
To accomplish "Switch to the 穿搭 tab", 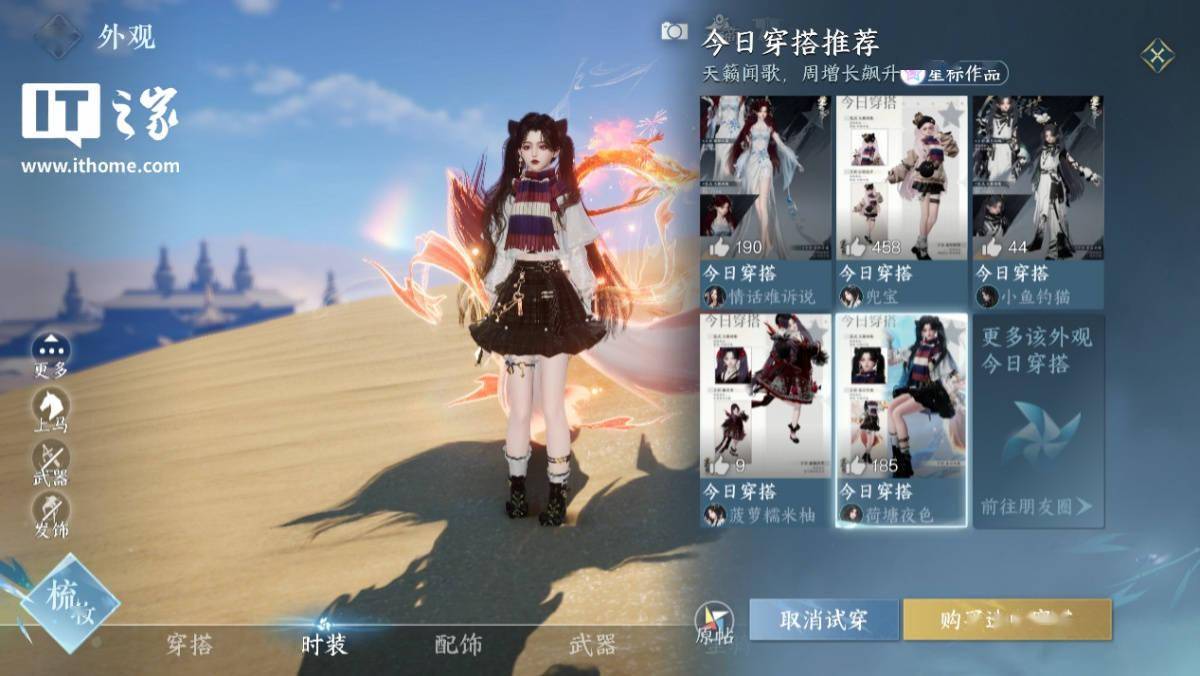I will 189,645.
